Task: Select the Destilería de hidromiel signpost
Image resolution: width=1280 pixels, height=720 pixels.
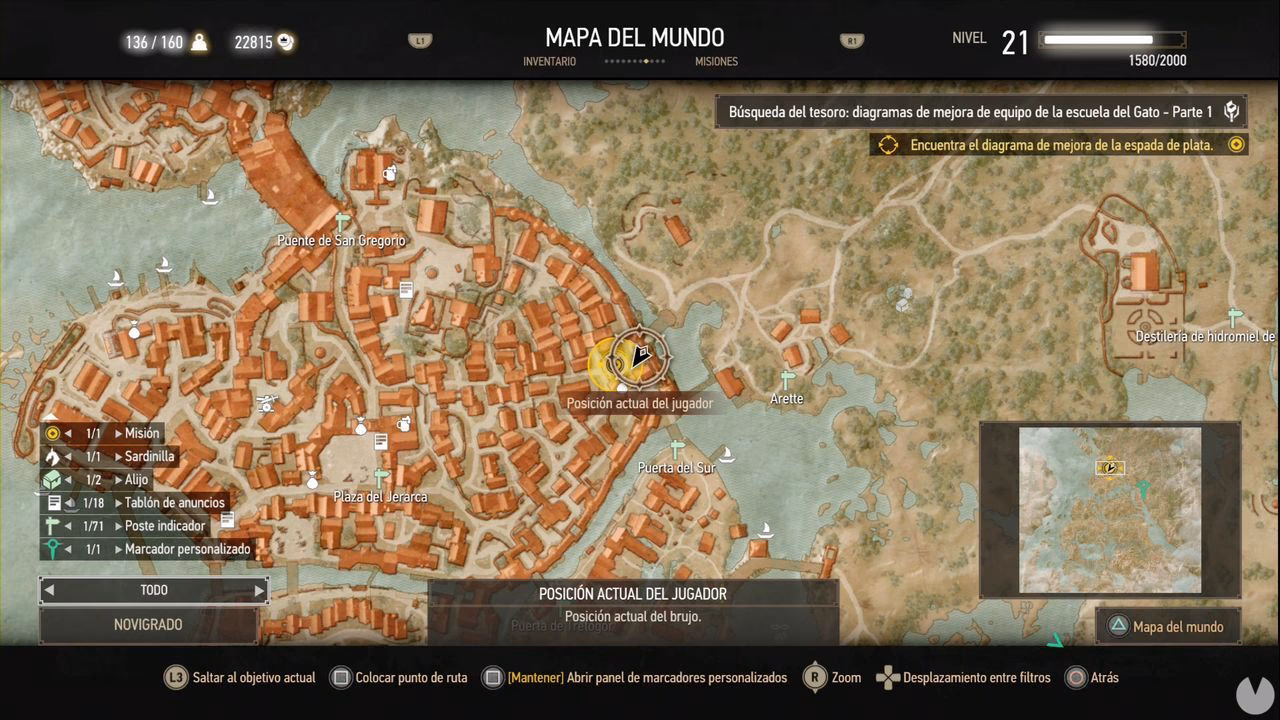Action: pyautogui.click(x=1235, y=318)
